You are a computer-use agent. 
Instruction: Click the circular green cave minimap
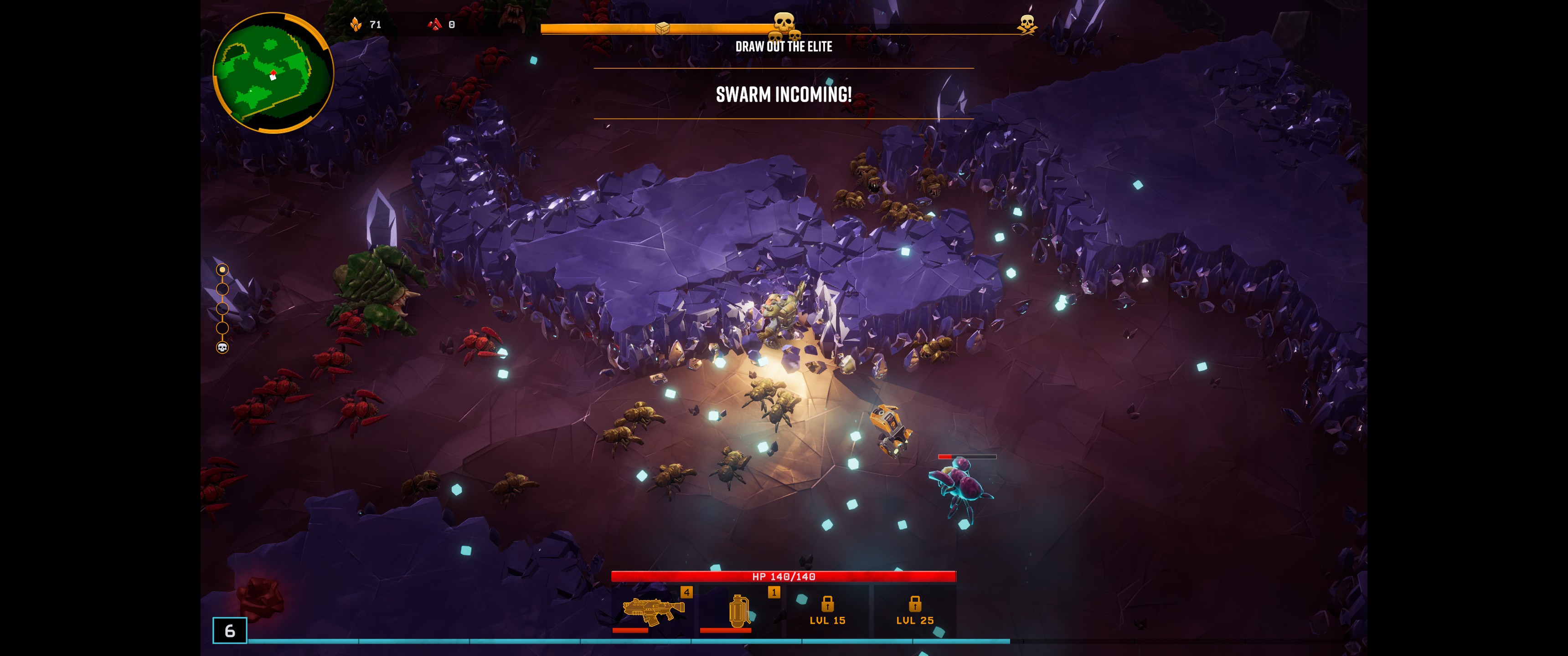(x=273, y=72)
